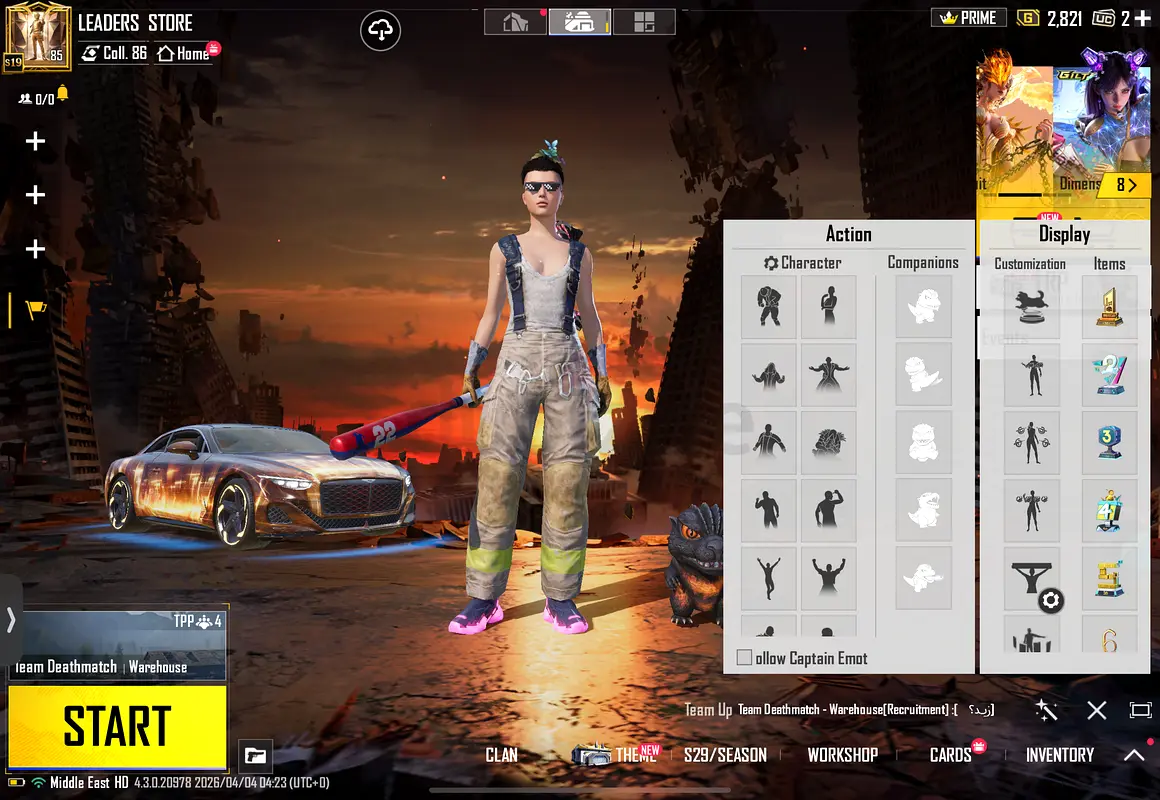This screenshot has height=800, width=1160.
Task: Add UC with the plus button
Action: point(1143,18)
